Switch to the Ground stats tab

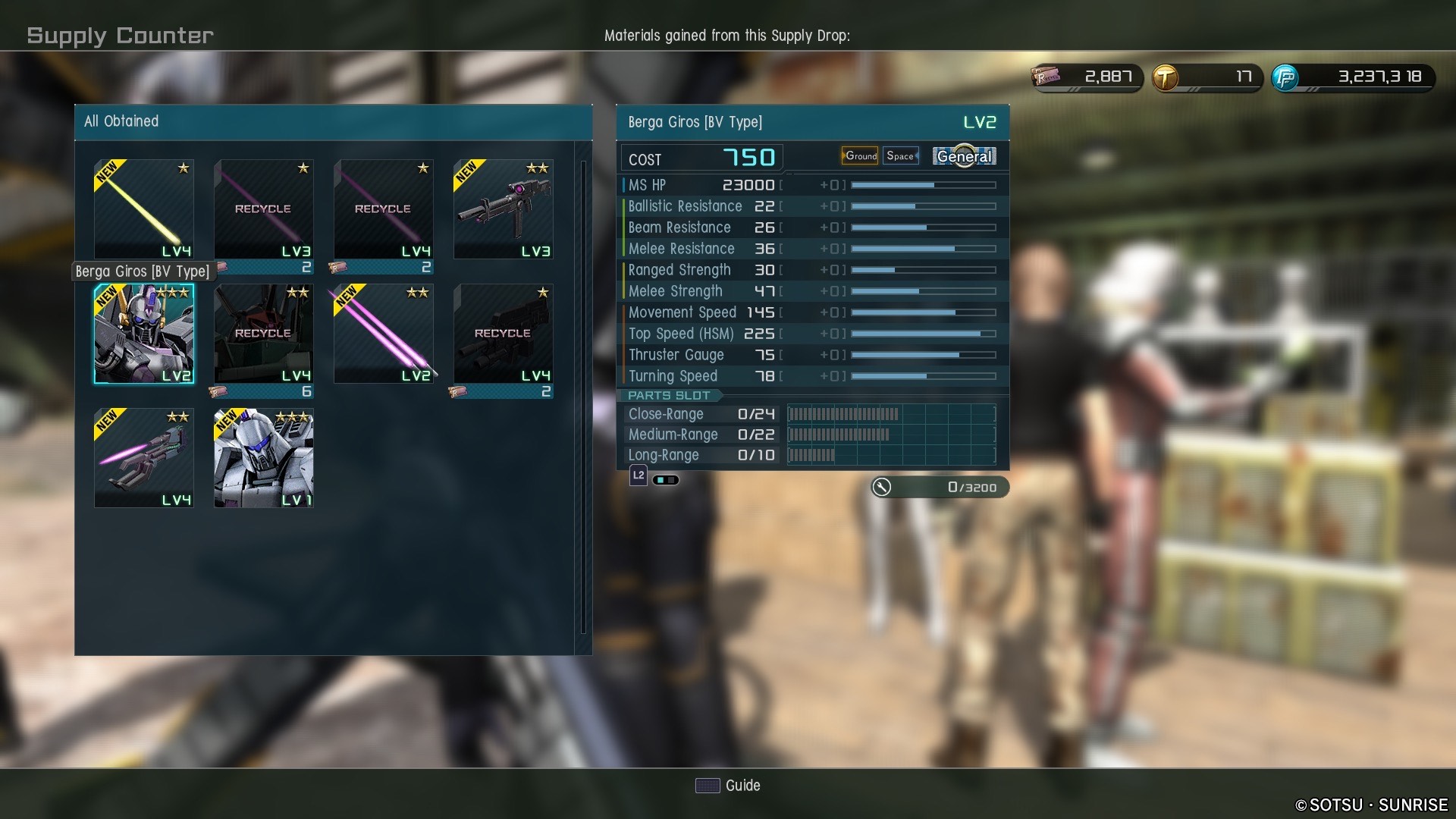click(x=860, y=156)
